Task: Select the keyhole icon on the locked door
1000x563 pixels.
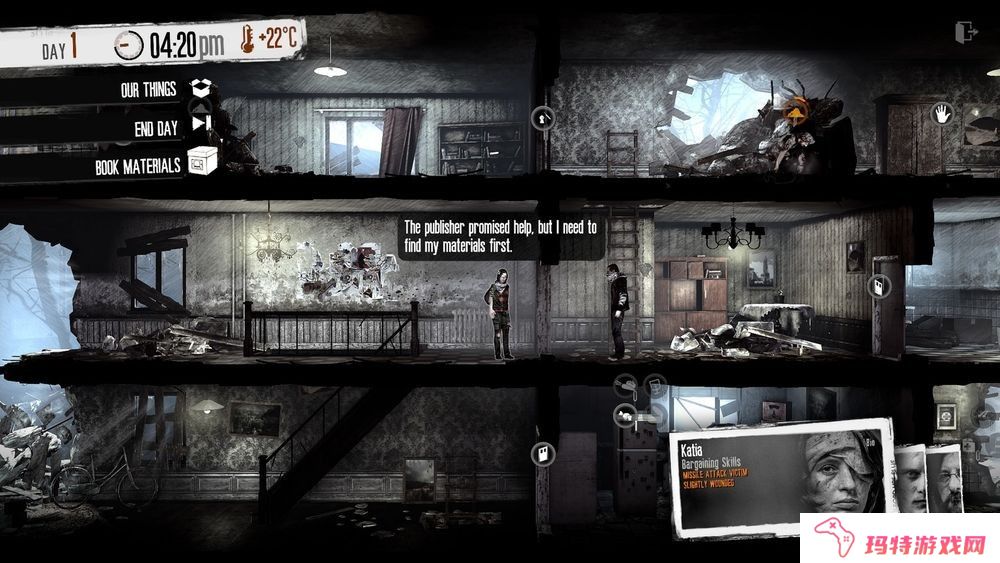Action: pyautogui.click(x=543, y=118)
